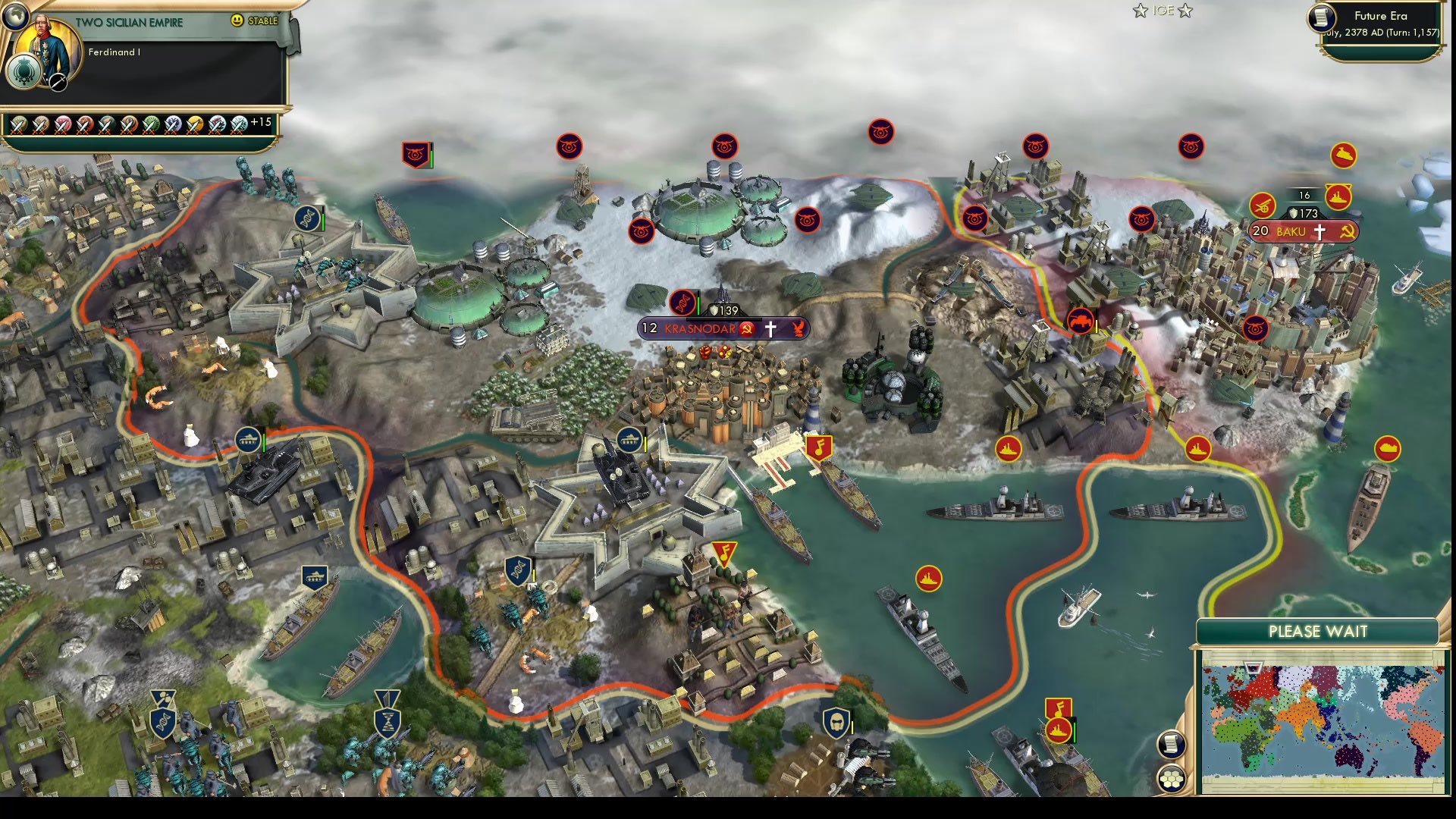Toggle the notification log scroll button above minimap
The height and width of the screenshot is (819, 1456).
point(1171,745)
